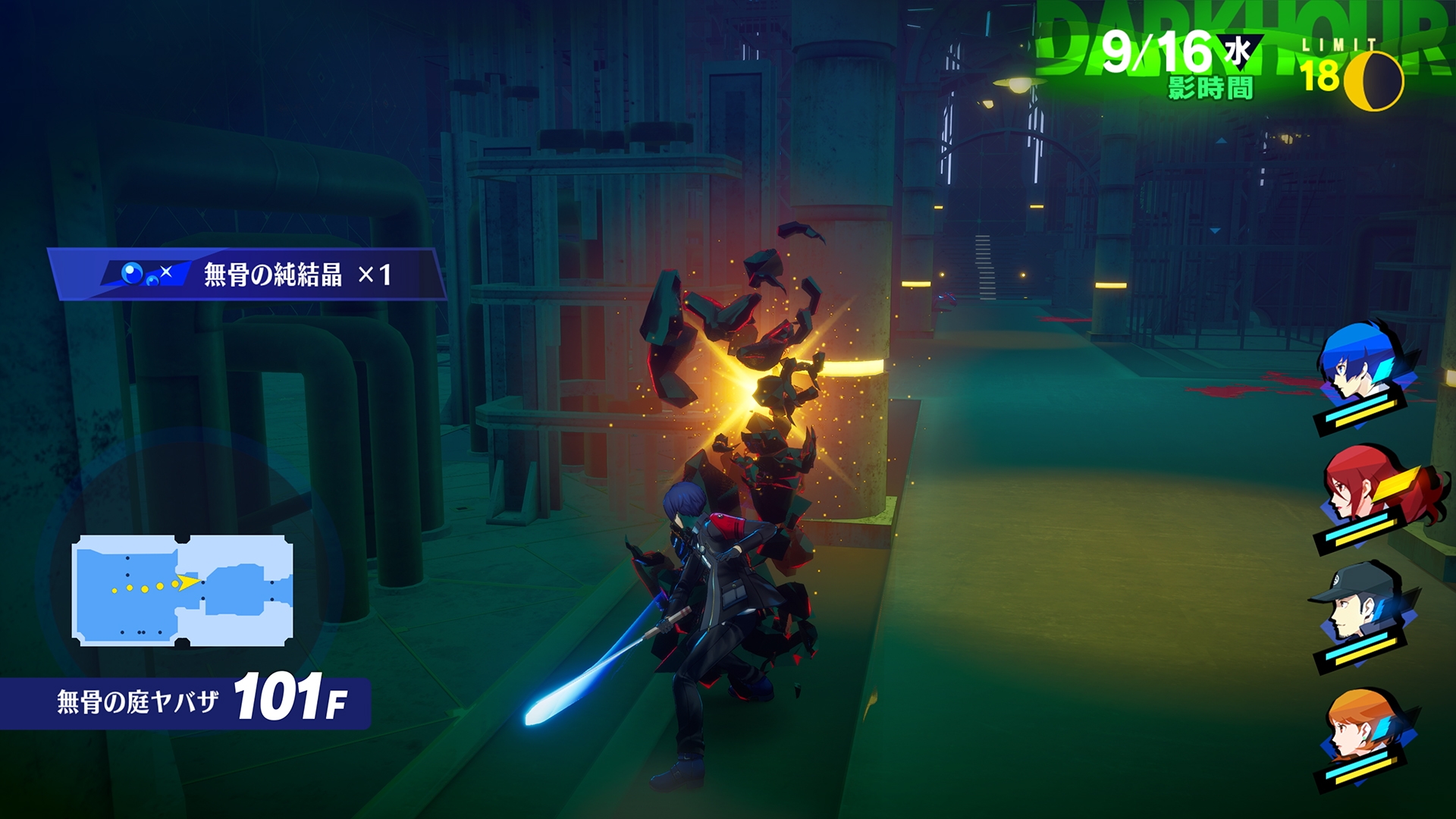
Task: Click the yellow moon phase icon
Action: (x=1374, y=80)
